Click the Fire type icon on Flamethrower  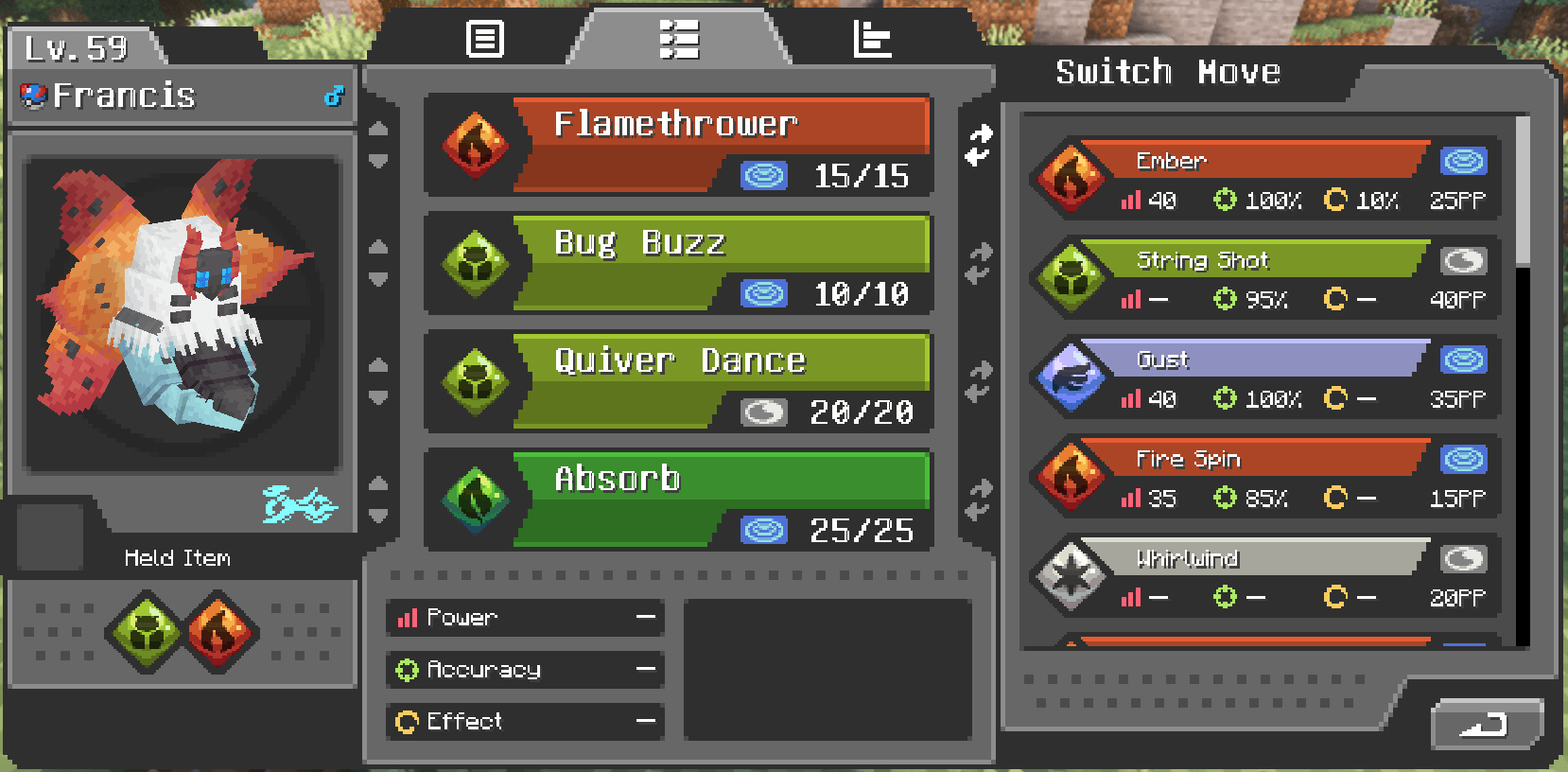pos(475,144)
